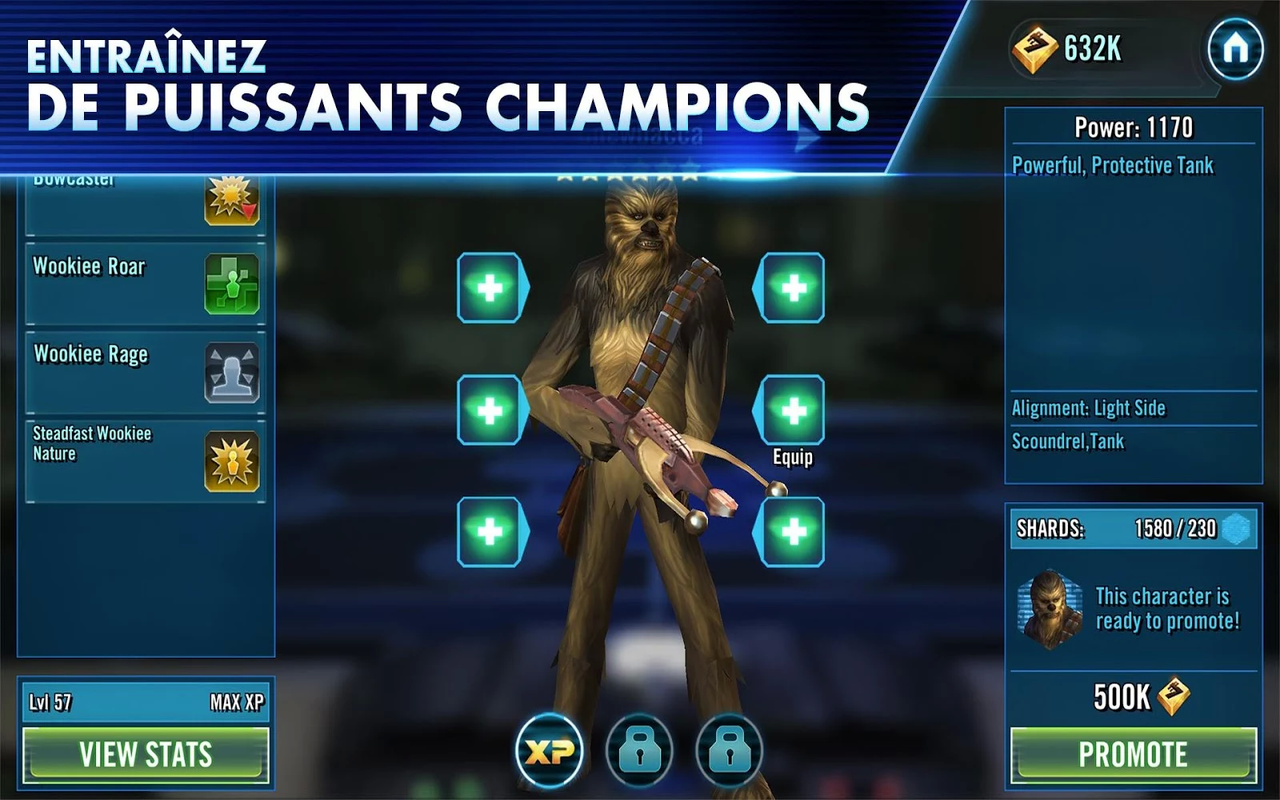Click the Chewbacca shard portrait

(1050, 609)
